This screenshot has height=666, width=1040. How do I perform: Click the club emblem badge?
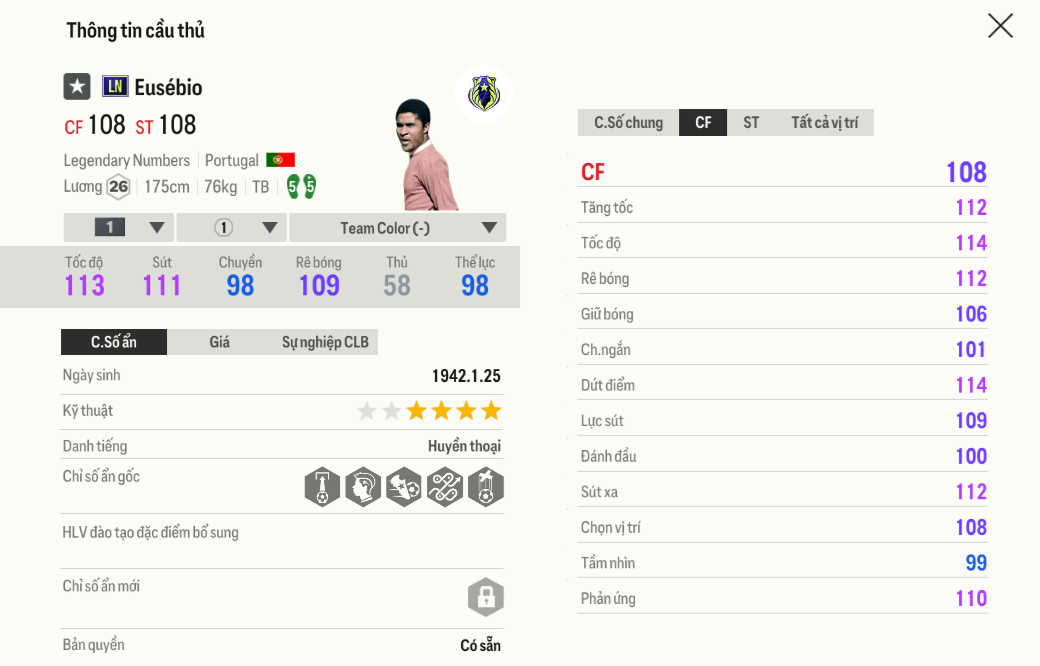point(484,94)
